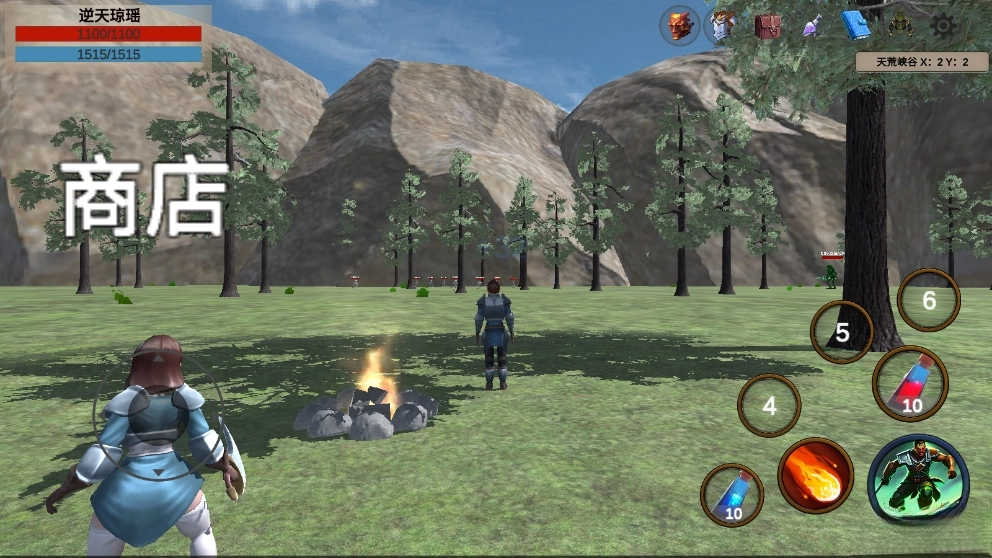Open the blue book journal

pyautogui.click(x=855, y=26)
